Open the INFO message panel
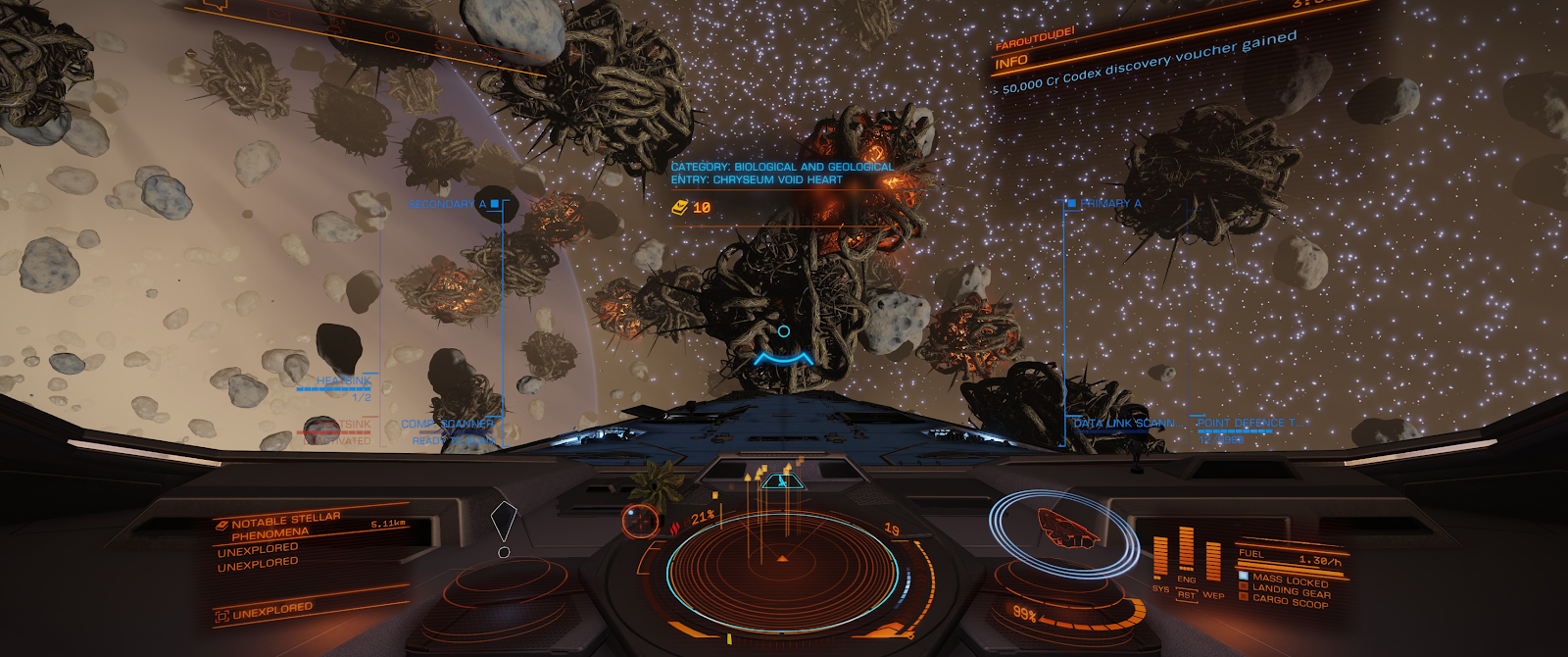This screenshot has width=1568, height=657. tap(1012, 62)
